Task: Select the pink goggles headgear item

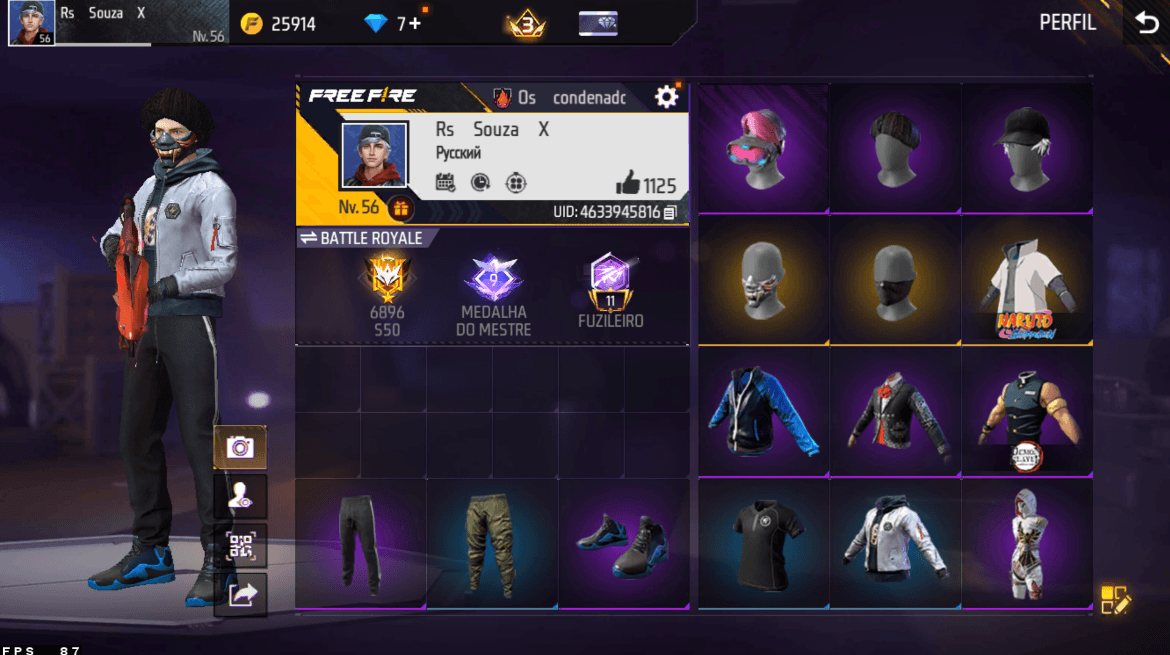Action: 763,148
